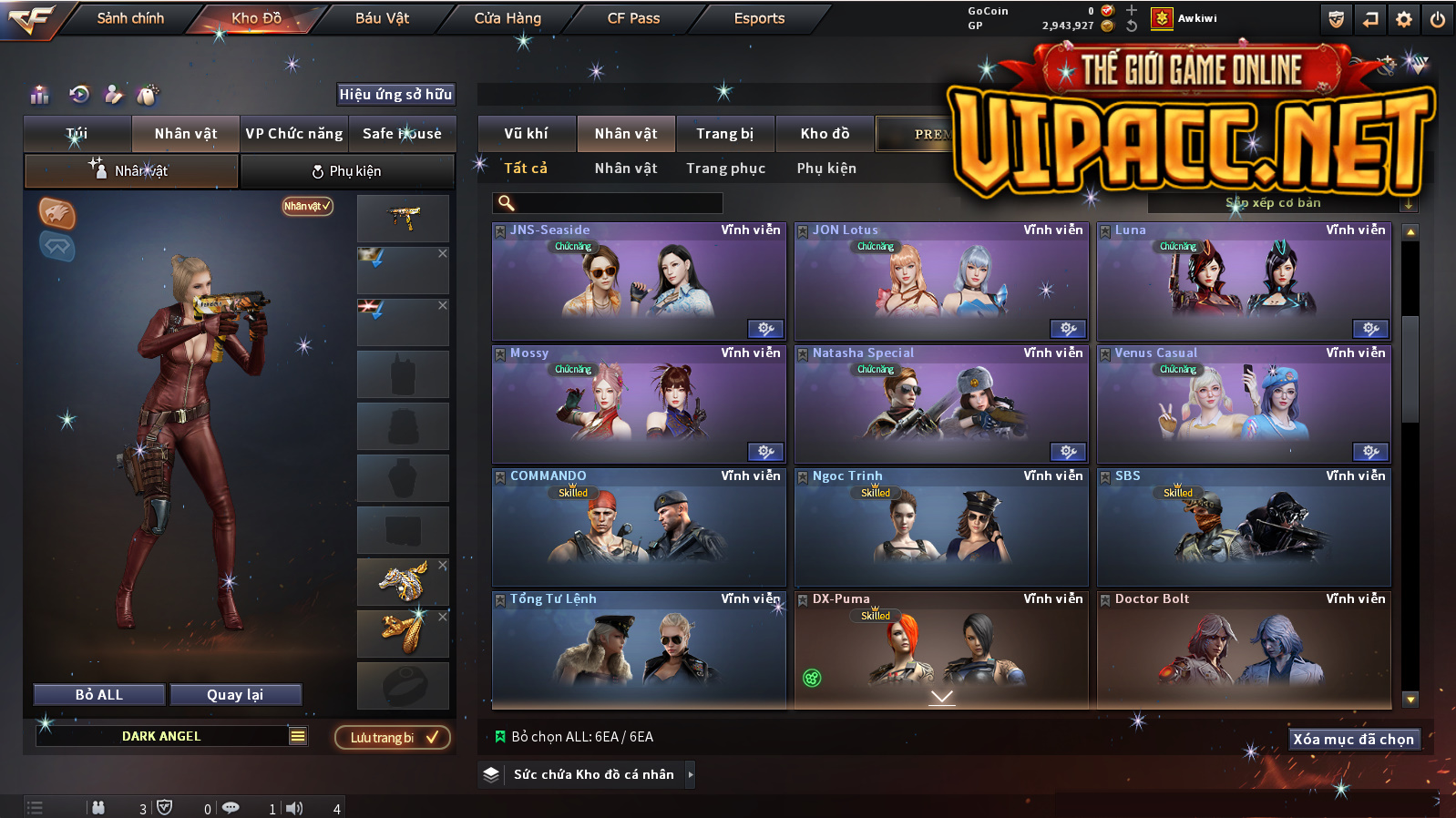
Task: Click the power exit button
Action: pyautogui.click(x=1438, y=19)
